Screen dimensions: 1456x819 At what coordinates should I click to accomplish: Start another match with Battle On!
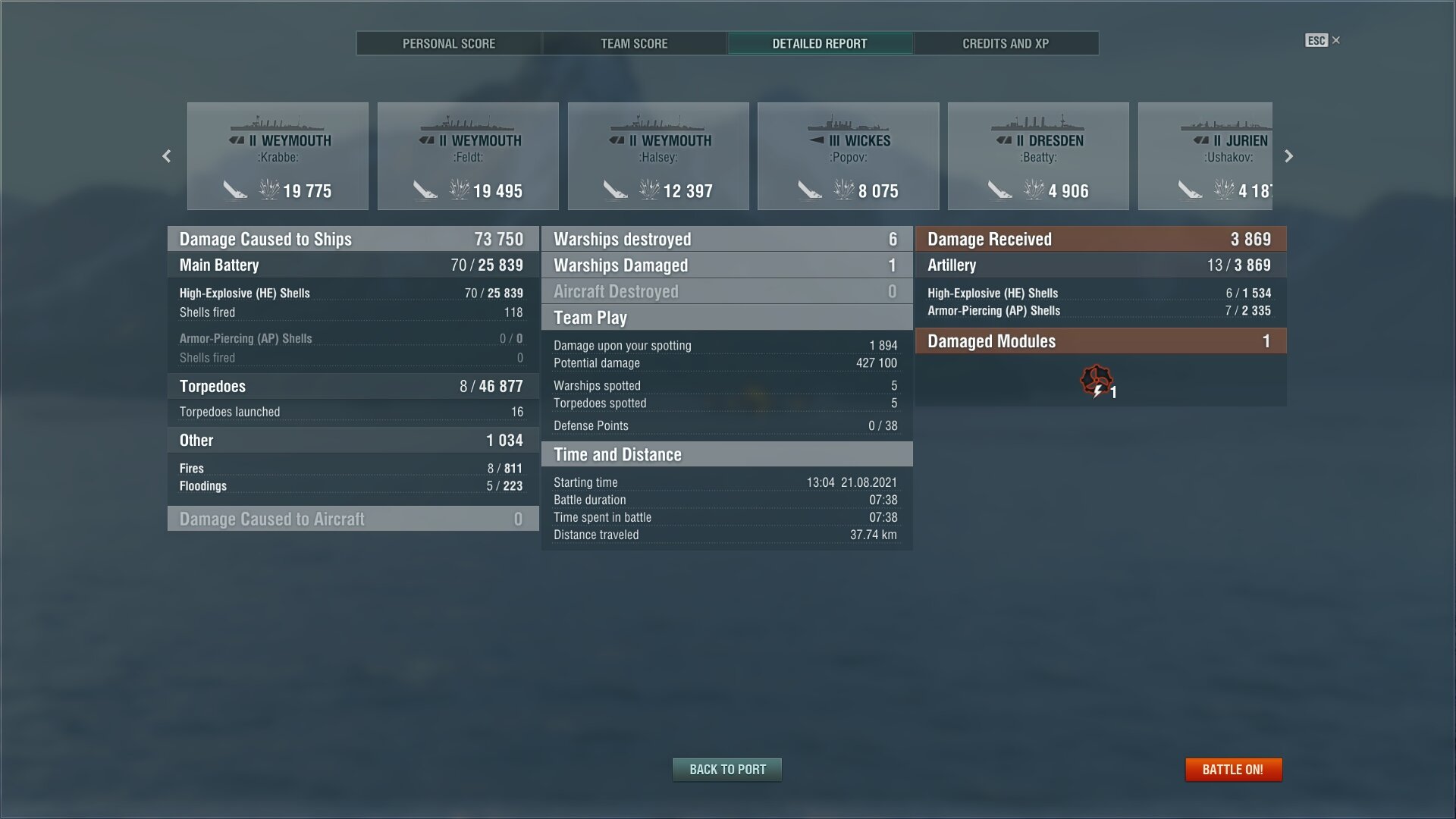click(1233, 769)
